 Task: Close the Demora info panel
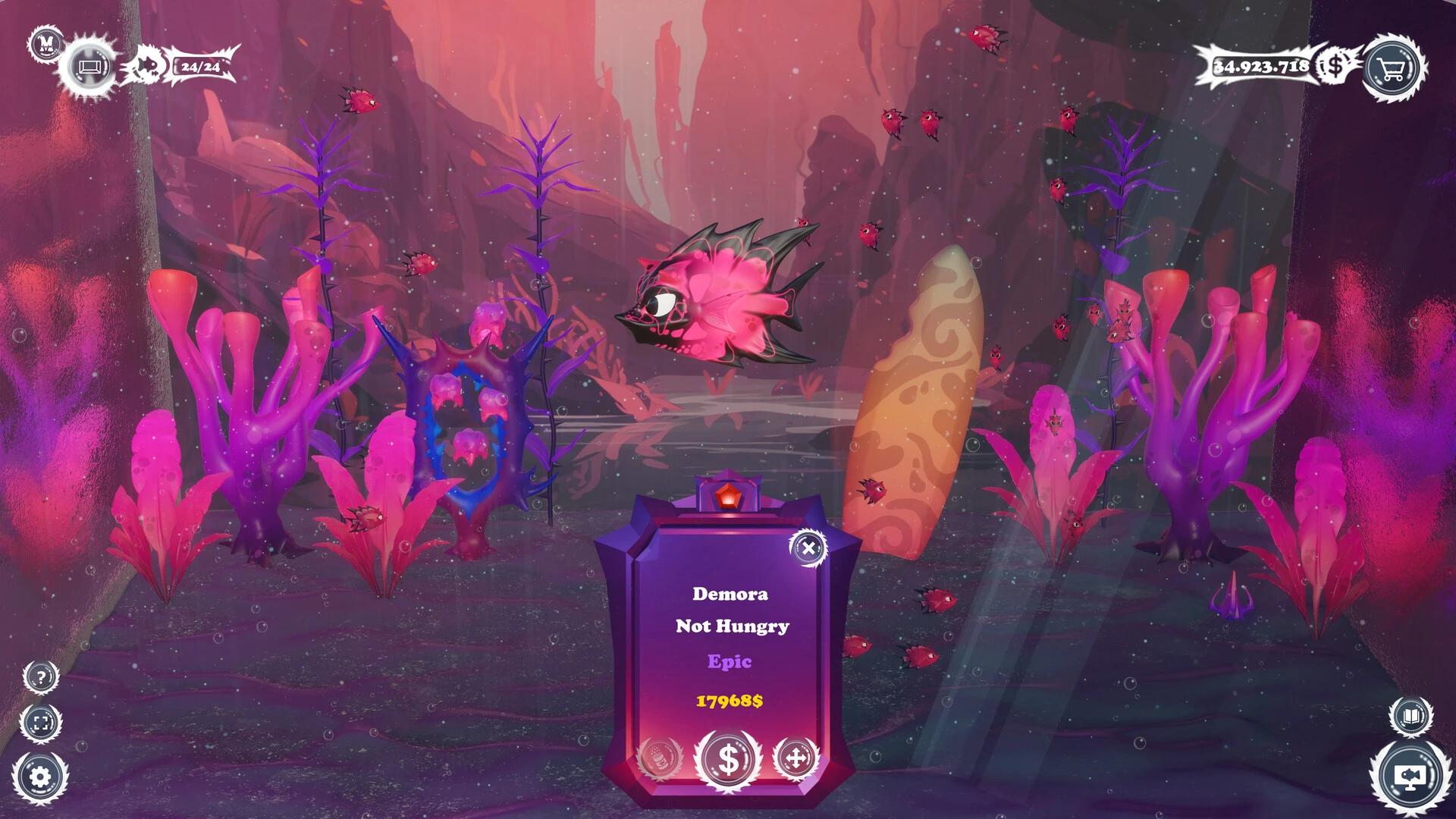pyautogui.click(x=807, y=548)
